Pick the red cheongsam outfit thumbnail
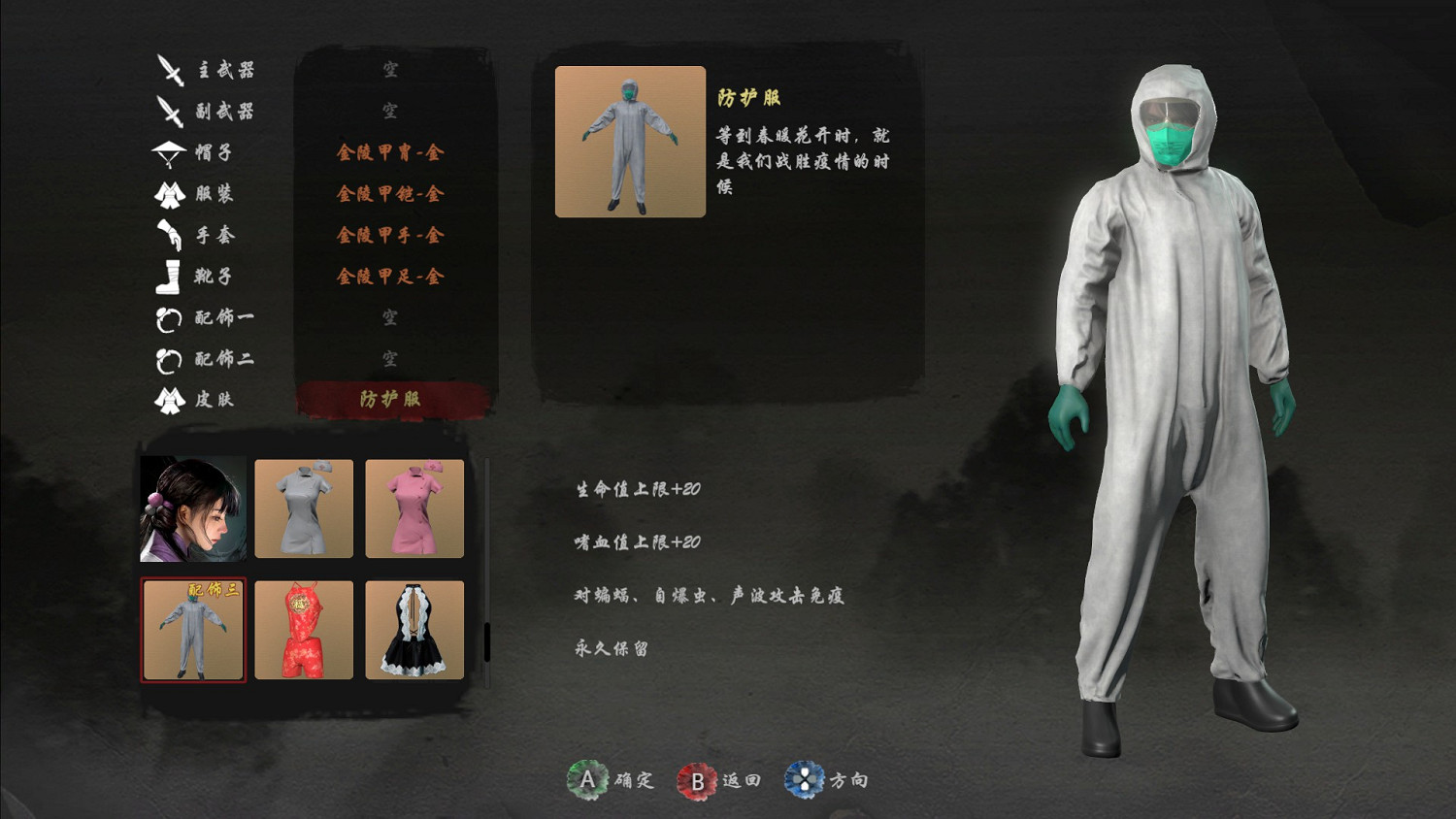 point(304,630)
